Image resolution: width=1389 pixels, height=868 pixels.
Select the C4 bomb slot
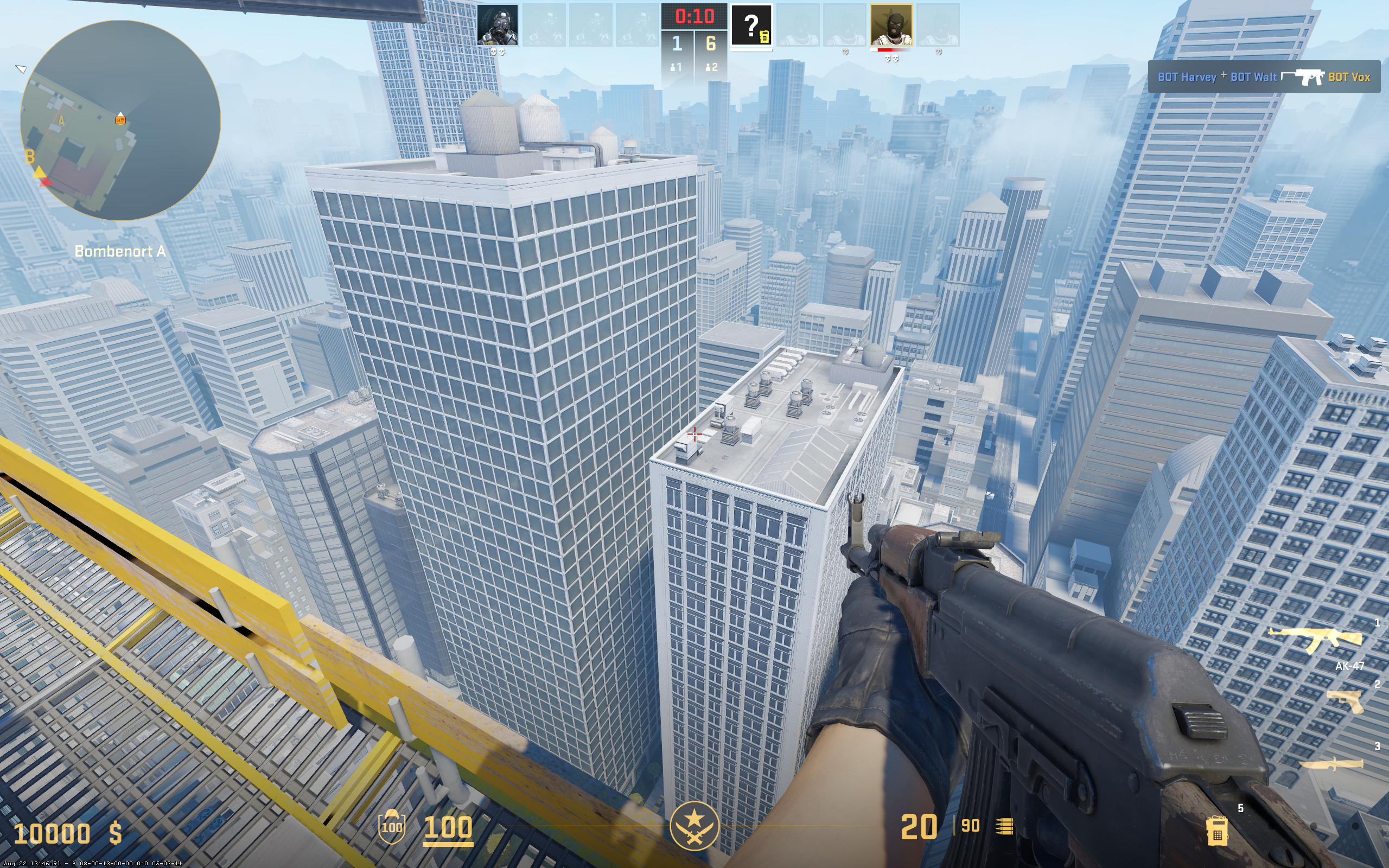[1216, 829]
